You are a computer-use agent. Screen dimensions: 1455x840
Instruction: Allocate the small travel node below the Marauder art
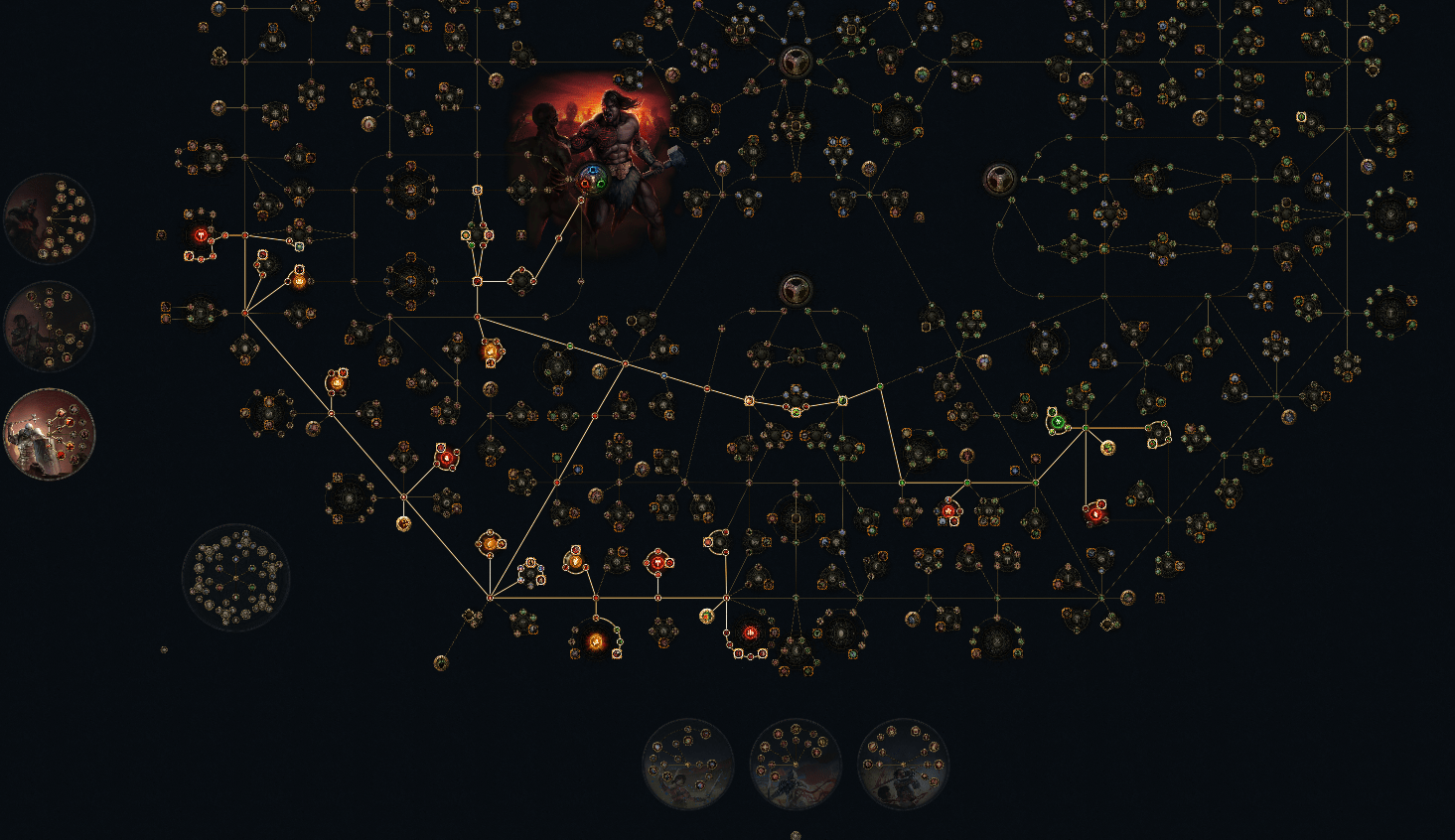click(581, 201)
